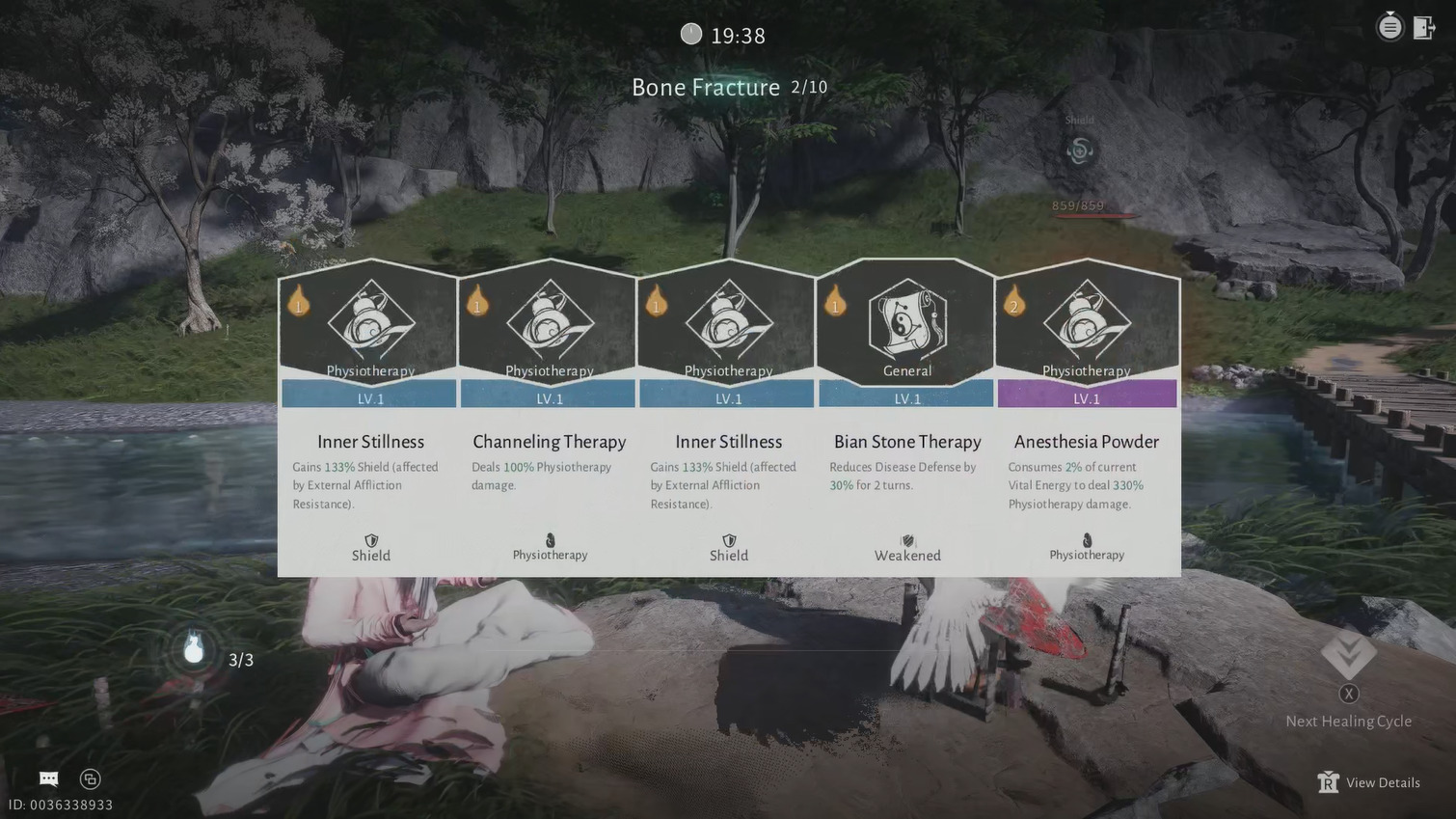Screen dimensions: 1456x819
Task: Click the exit door icon
Action: [x=1424, y=27]
